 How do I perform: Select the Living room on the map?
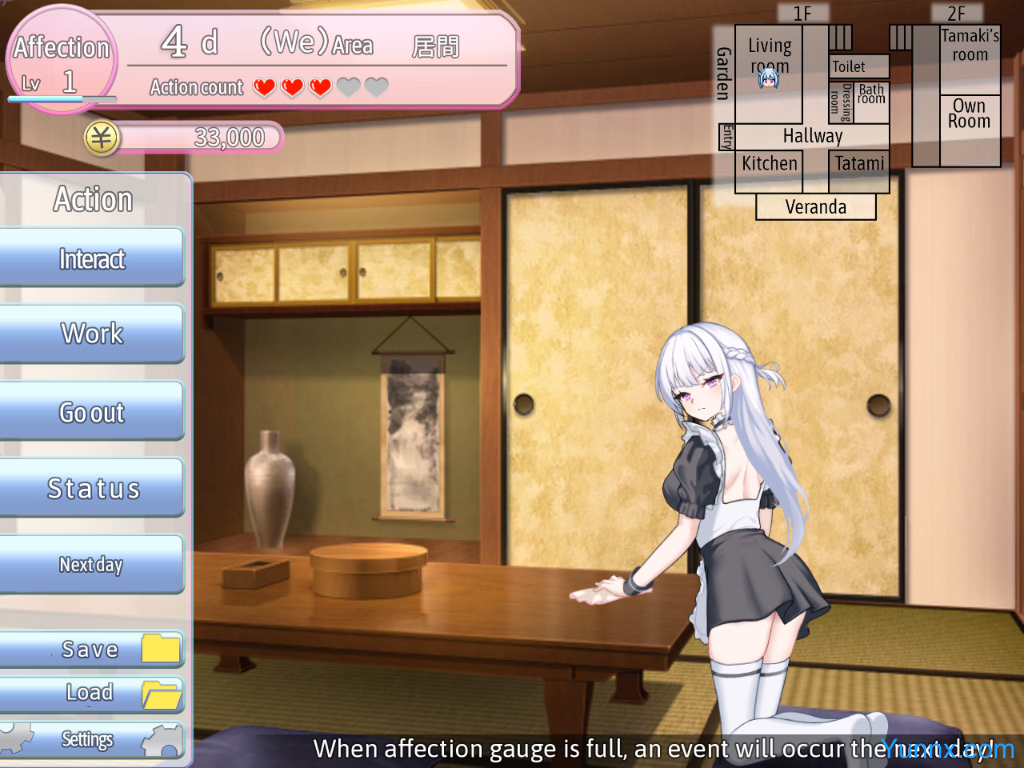(769, 56)
